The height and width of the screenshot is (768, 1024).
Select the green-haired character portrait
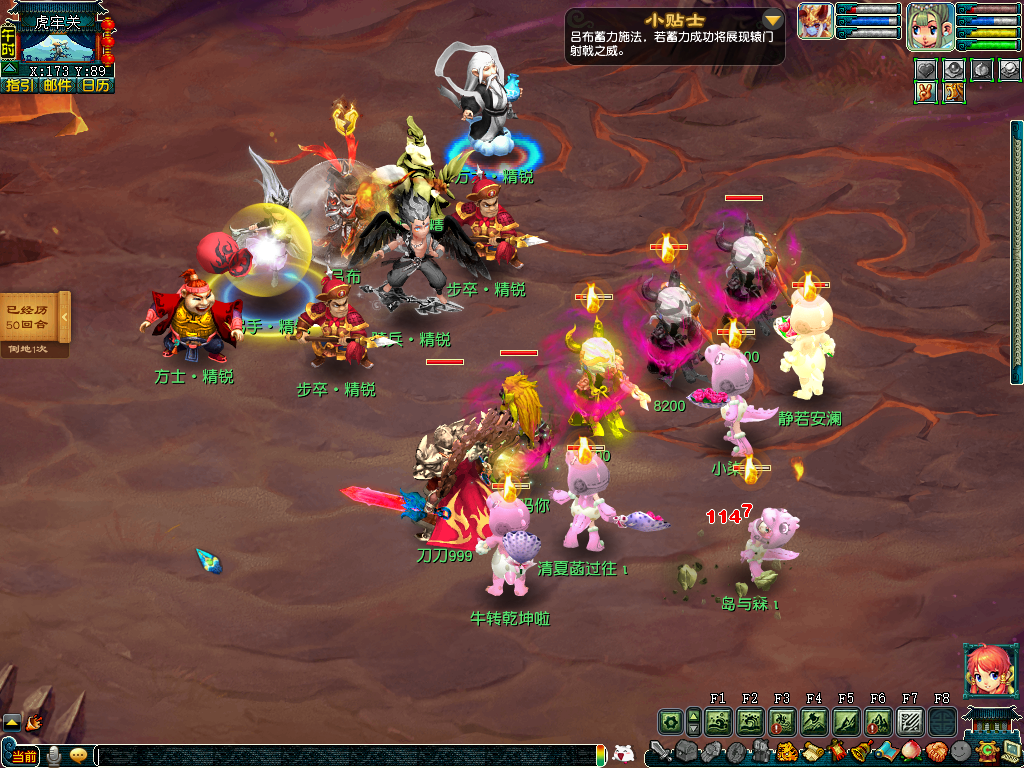point(928,26)
